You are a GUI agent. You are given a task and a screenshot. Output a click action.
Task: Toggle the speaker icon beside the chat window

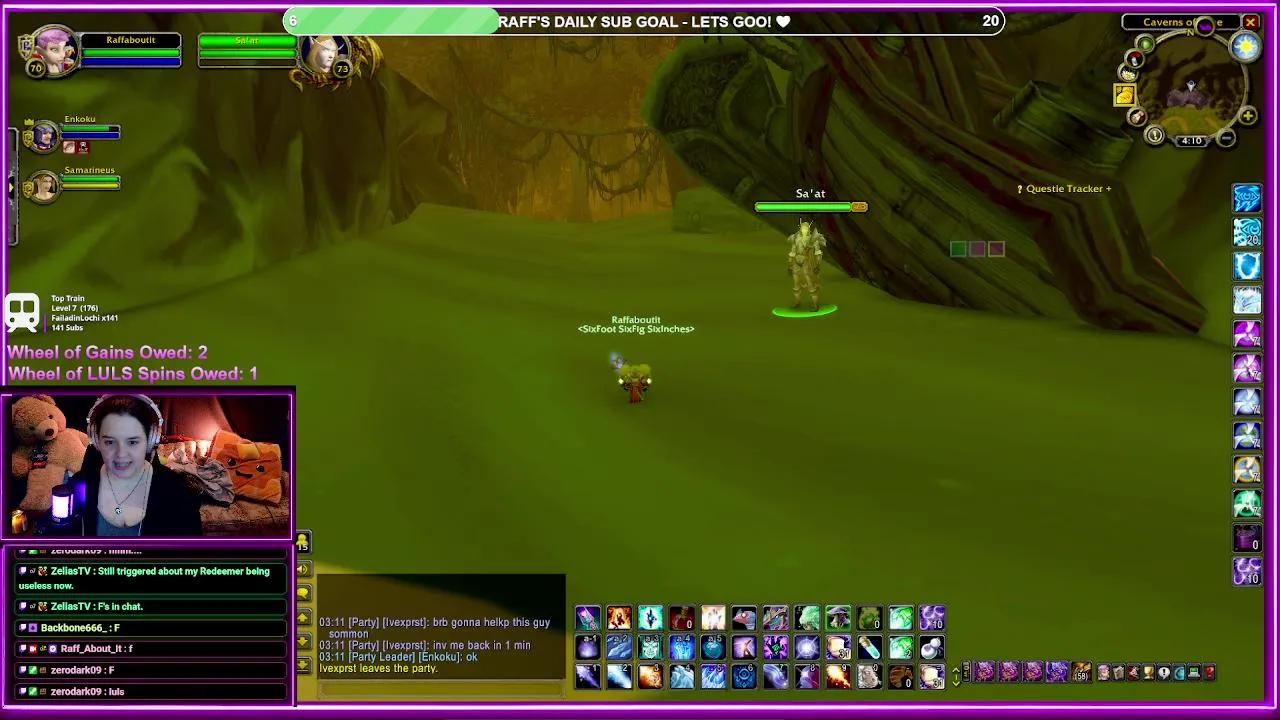(303, 568)
